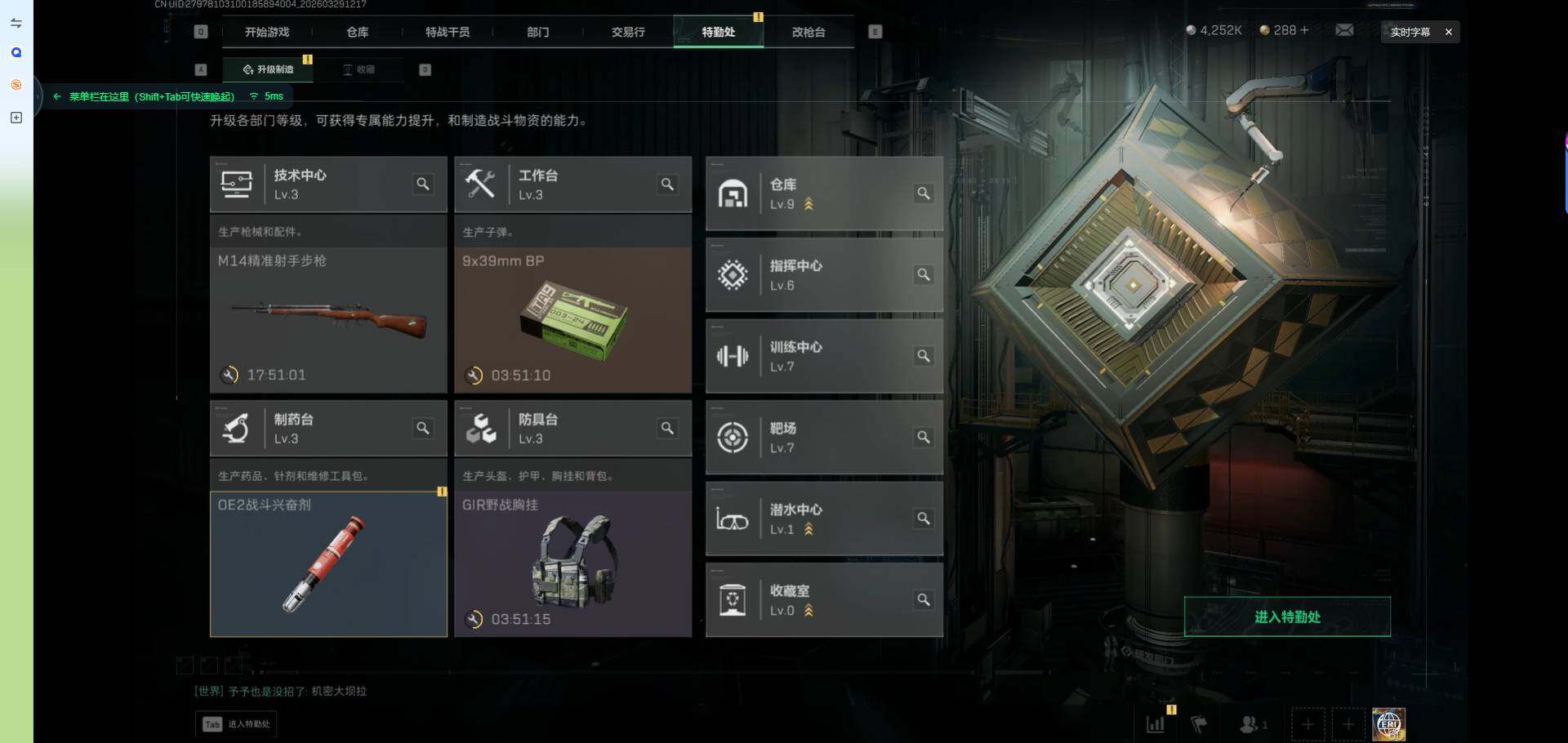Select the M14精准射手步枪 production card
1568x743 pixels.
pyautogui.click(x=328, y=318)
